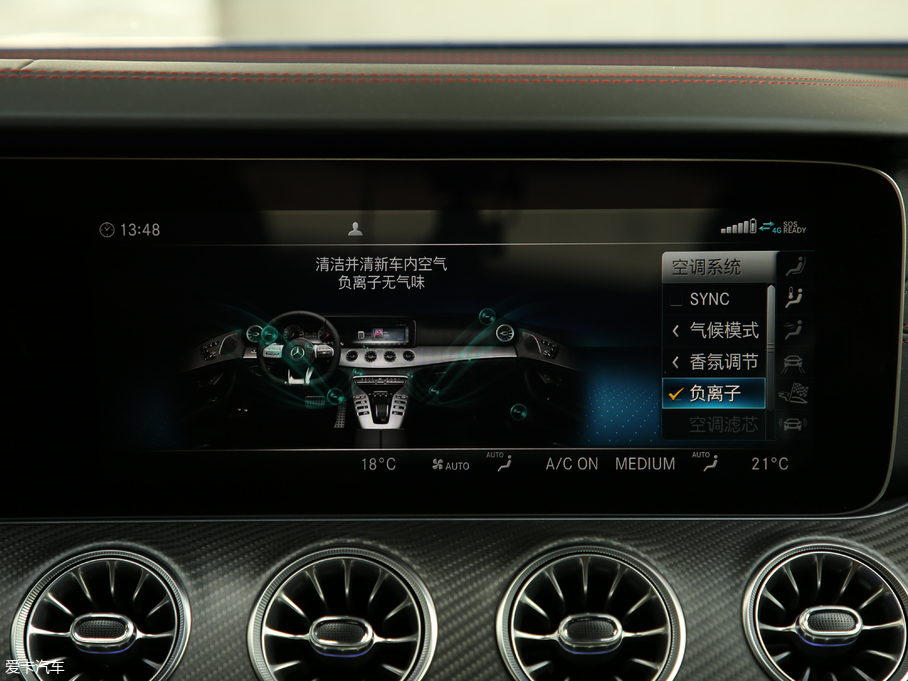This screenshot has width=908, height=681.
Task: Uncheck the 负离子 ionizer option
Action: [x=714, y=394]
